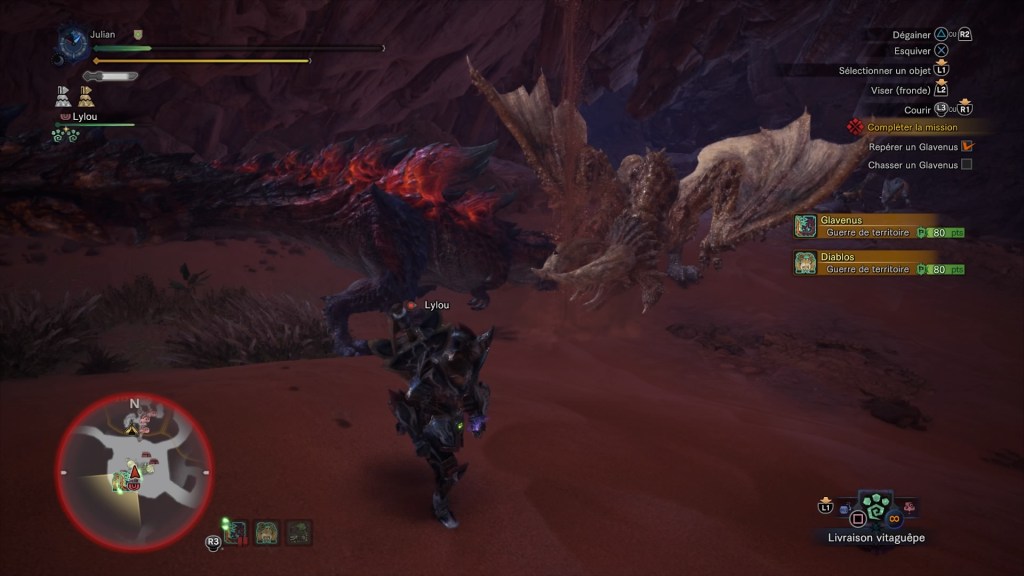1024x576 pixels.
Task: Click the quest timer clock icon
Action: click(x=72, y=42)
